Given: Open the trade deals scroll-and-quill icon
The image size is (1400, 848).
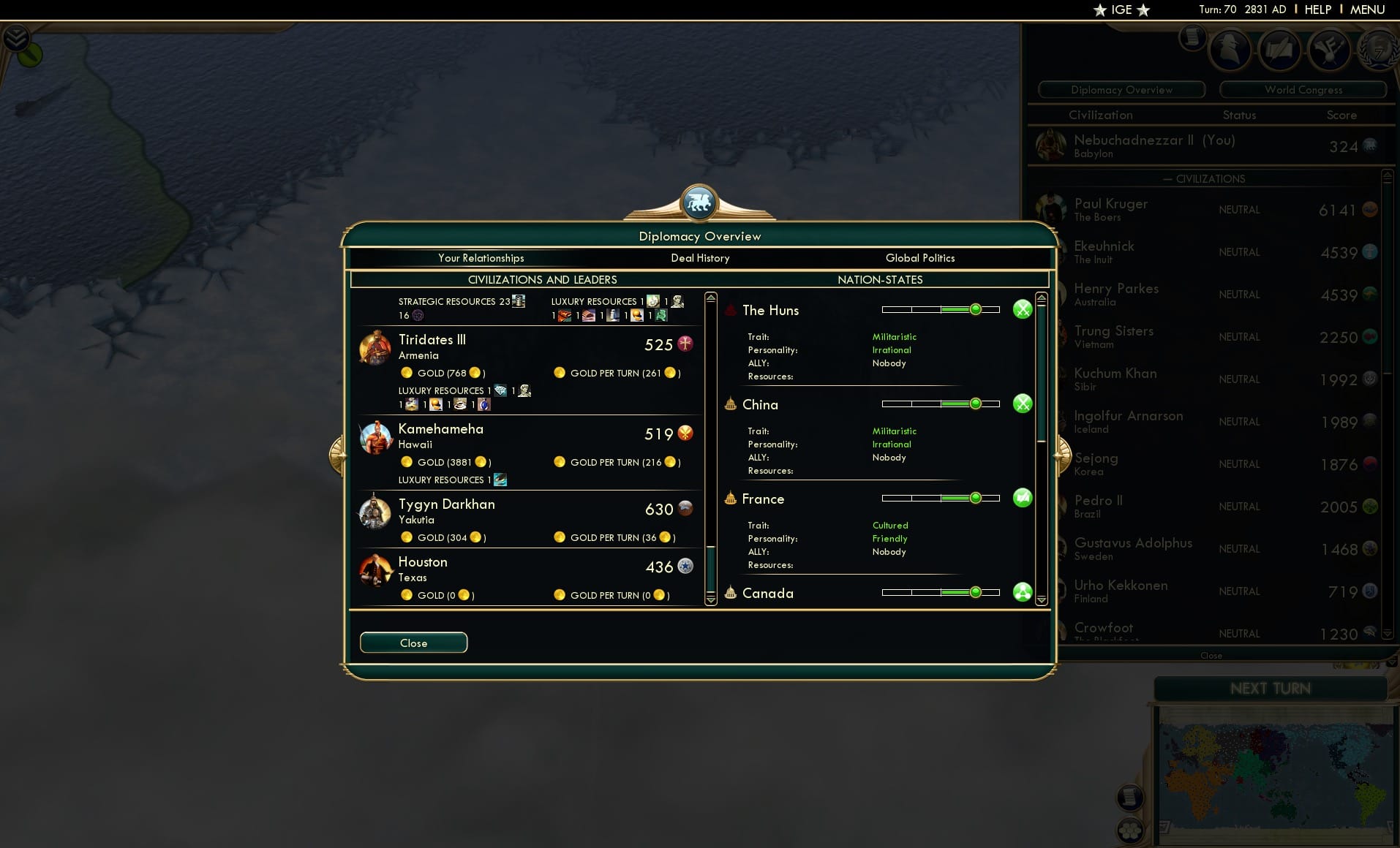Looking at the screenshot, I should (x=1280, y=50).
